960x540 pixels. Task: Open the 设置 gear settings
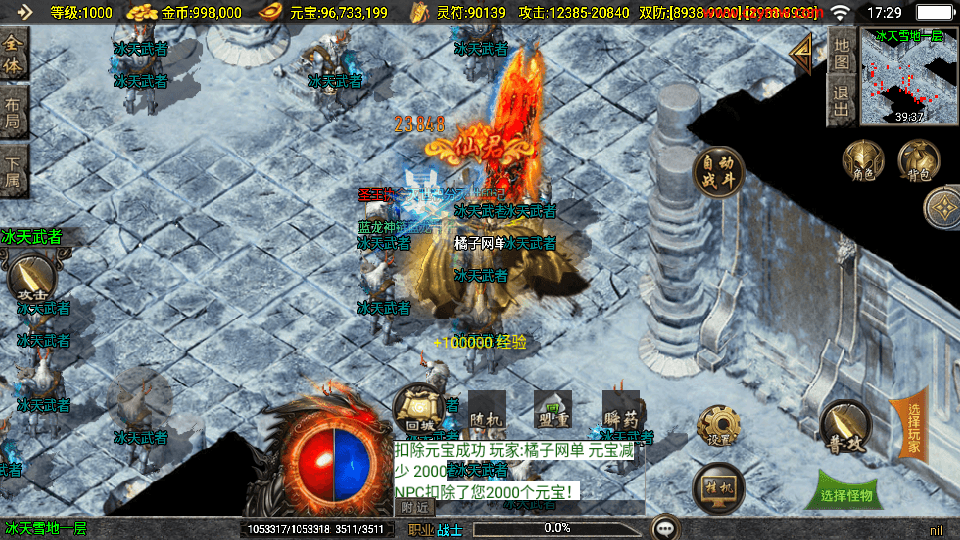[x=718, y=427]
